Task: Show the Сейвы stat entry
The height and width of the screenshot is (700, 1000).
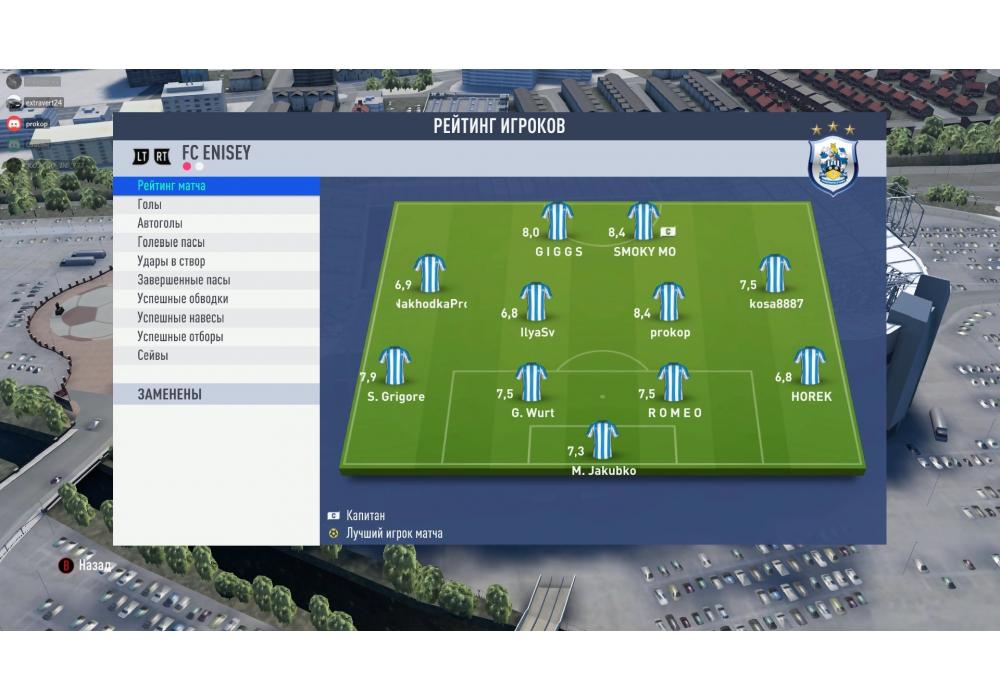Action: [x=216, y=356]
